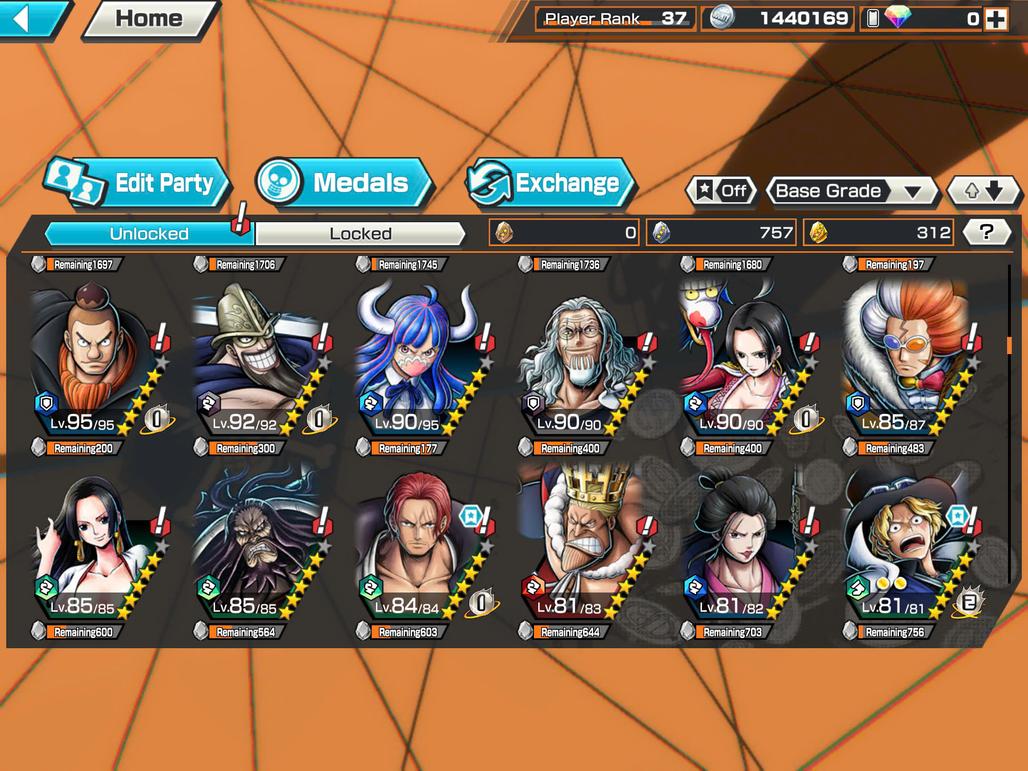
Task: Select the Unlocked tab
Action: coord(149,234)
